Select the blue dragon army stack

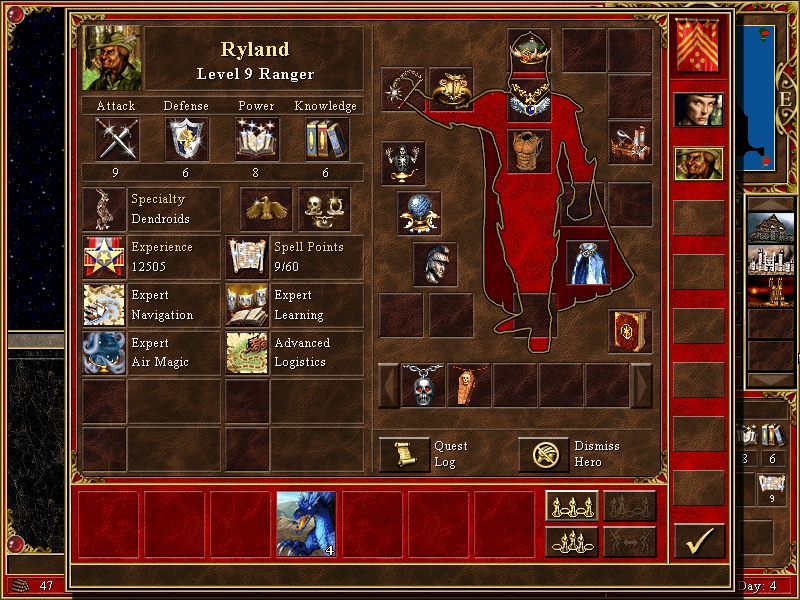pos(306,524)
